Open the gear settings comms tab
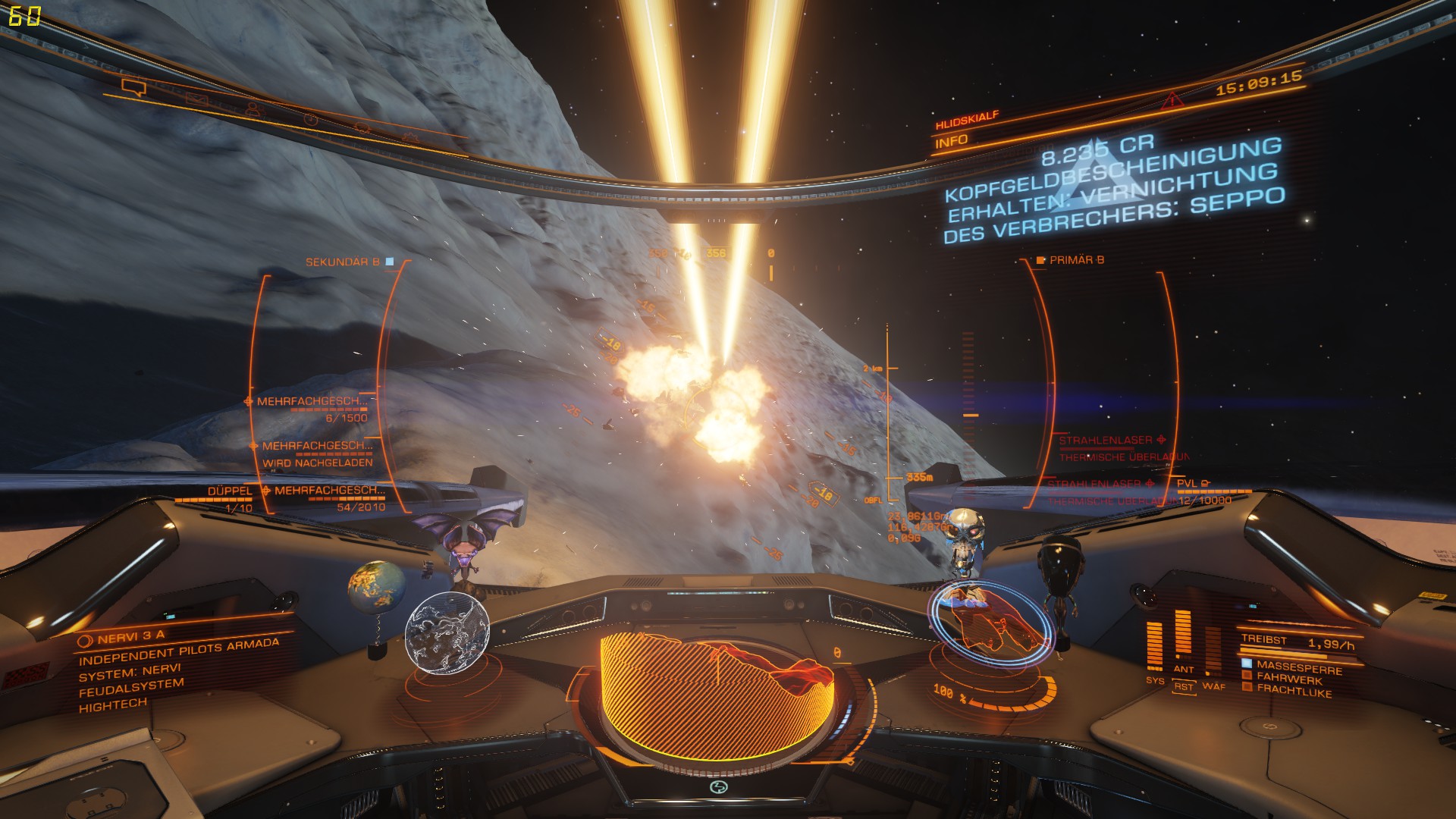Image resolution: width=1456 pixels, height=819 pixels. [410, 137]
